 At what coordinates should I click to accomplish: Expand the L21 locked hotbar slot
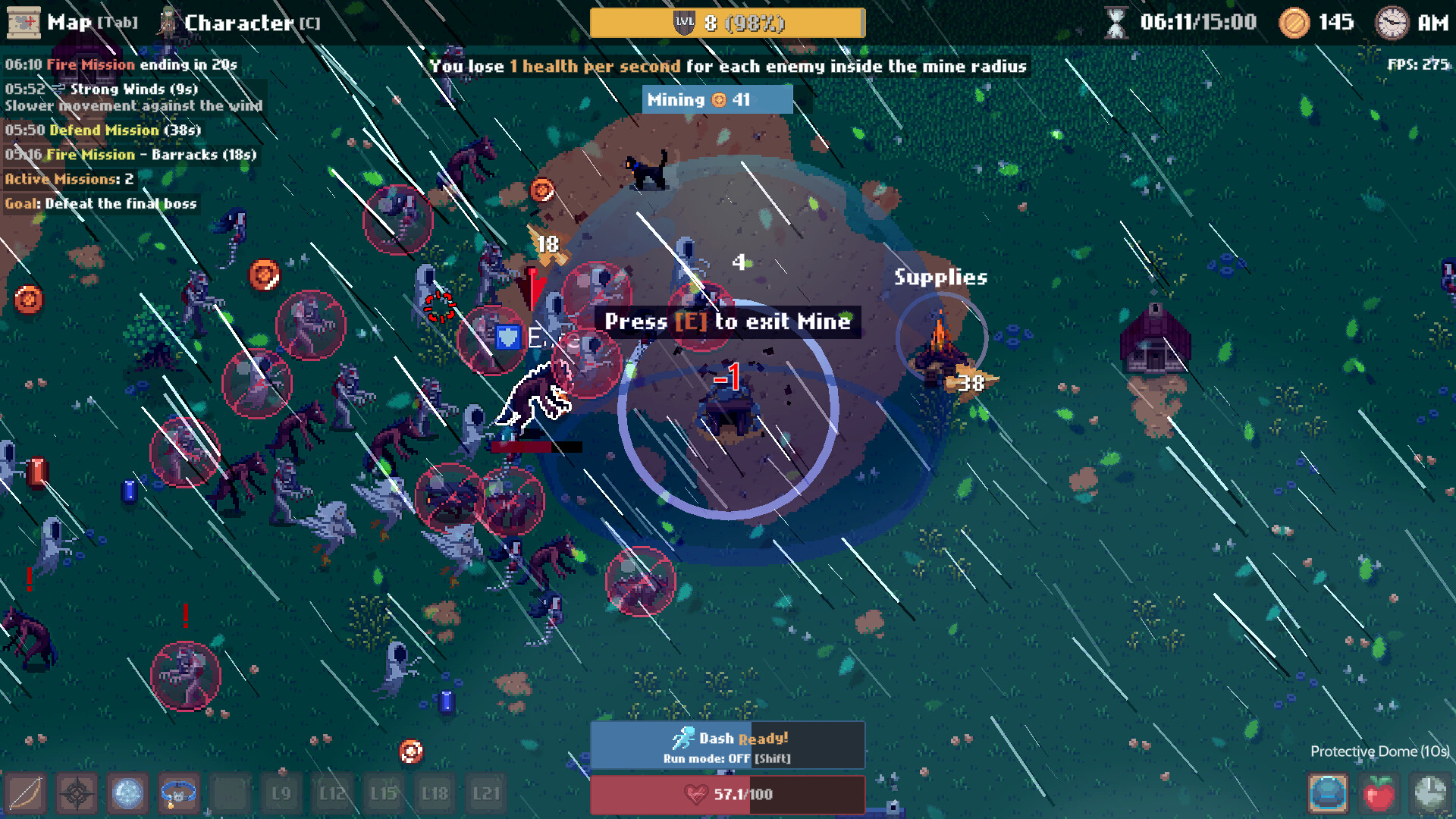click(x=486, y=794)
